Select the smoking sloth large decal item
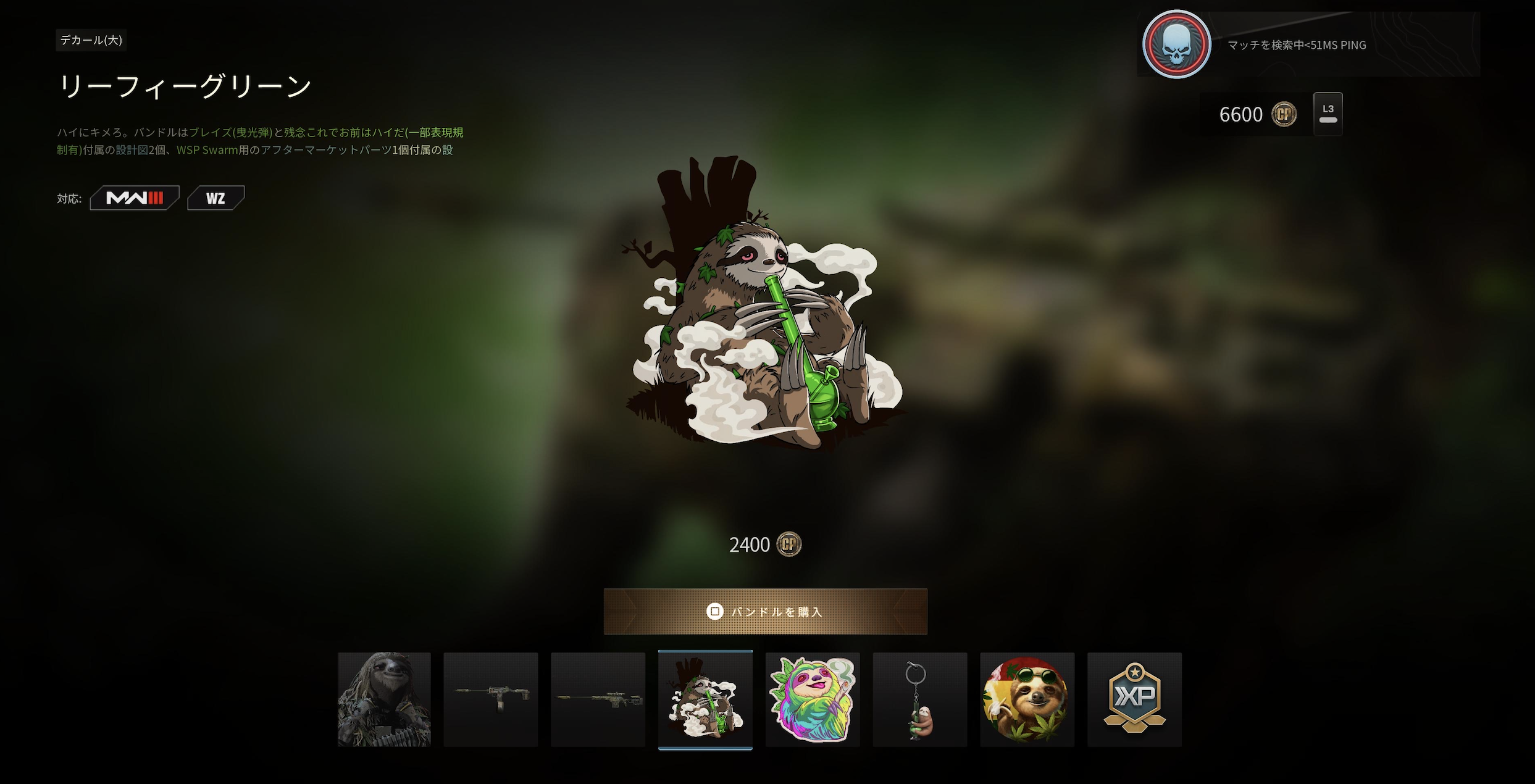The image size is (1535, 784). point(706,701)
